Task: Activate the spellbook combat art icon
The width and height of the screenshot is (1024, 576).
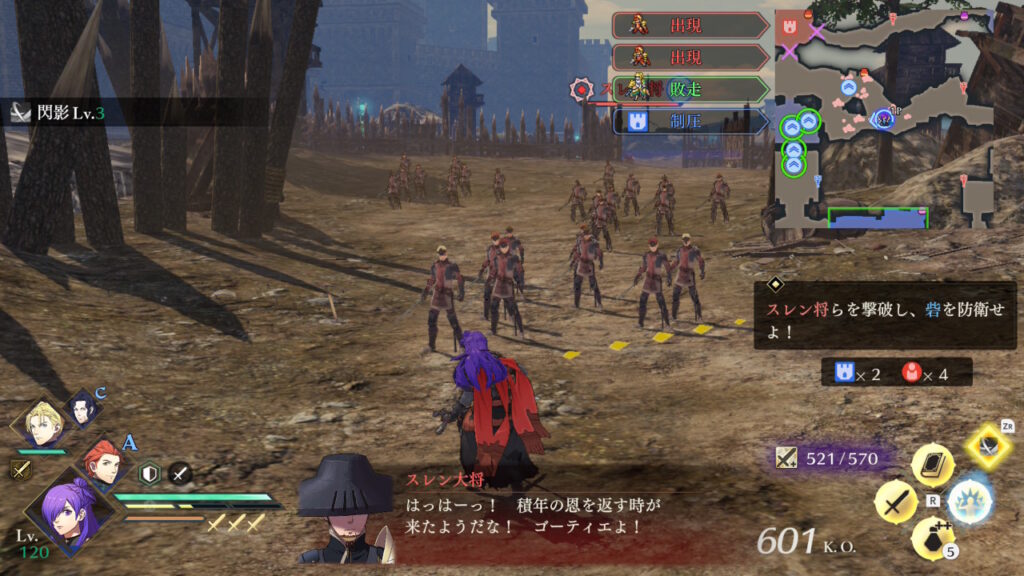Action: [932, 465]
